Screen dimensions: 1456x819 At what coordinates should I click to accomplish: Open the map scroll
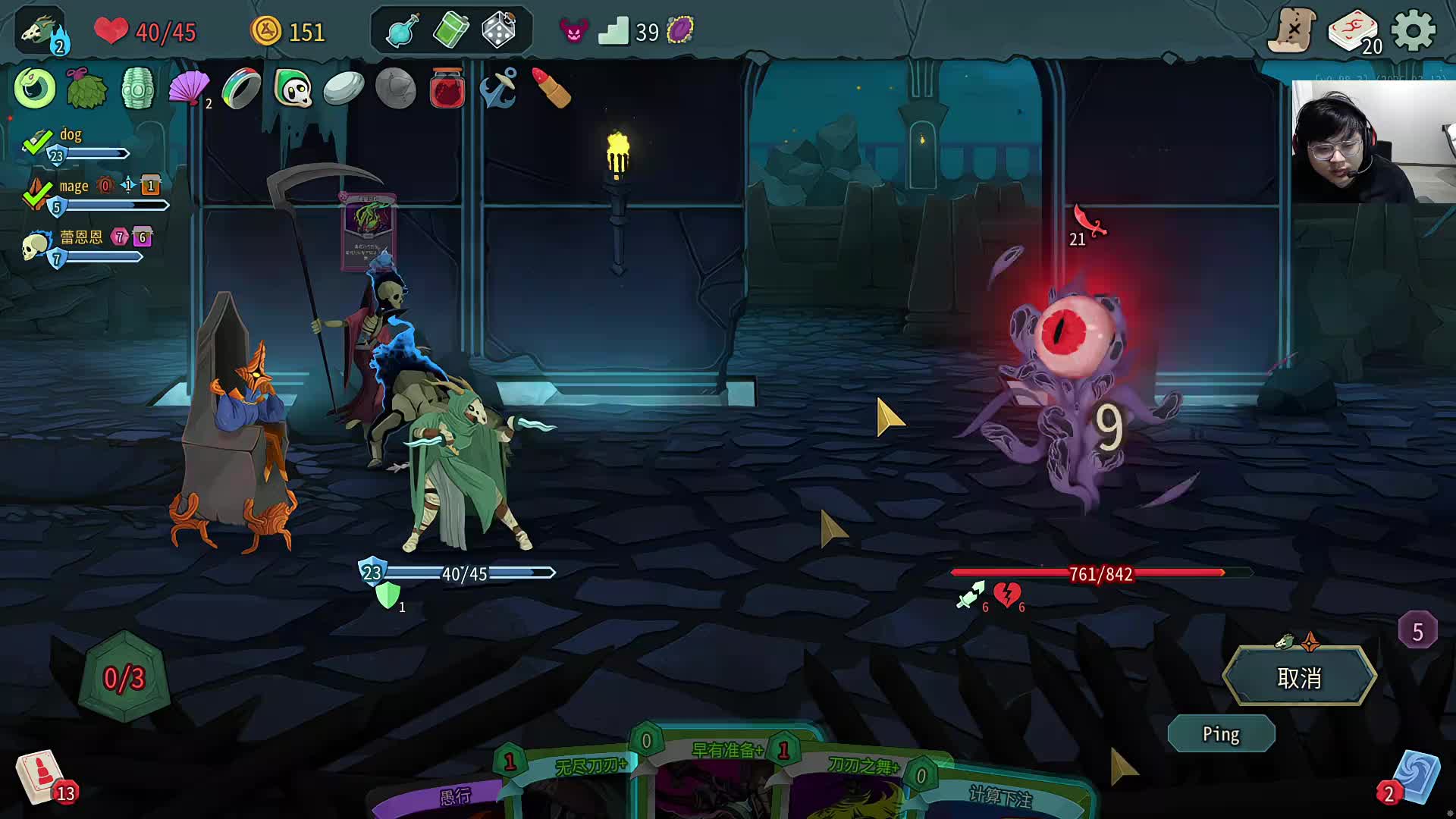click(x=1292, y=32)
